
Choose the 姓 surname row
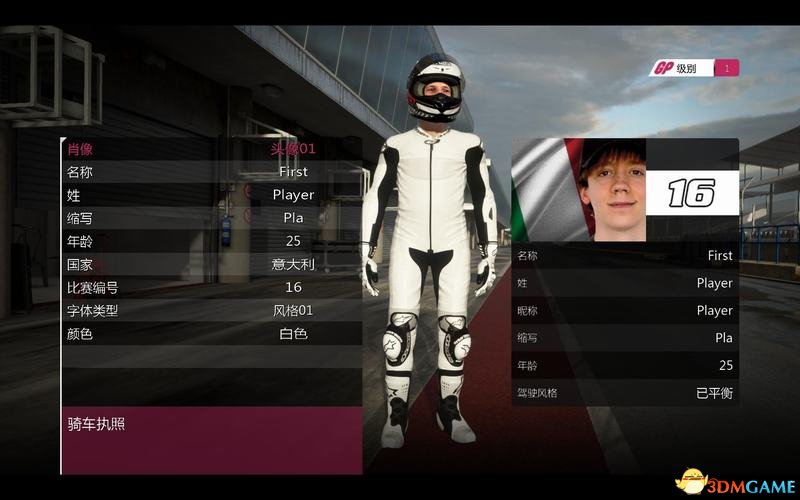[211, 195]
